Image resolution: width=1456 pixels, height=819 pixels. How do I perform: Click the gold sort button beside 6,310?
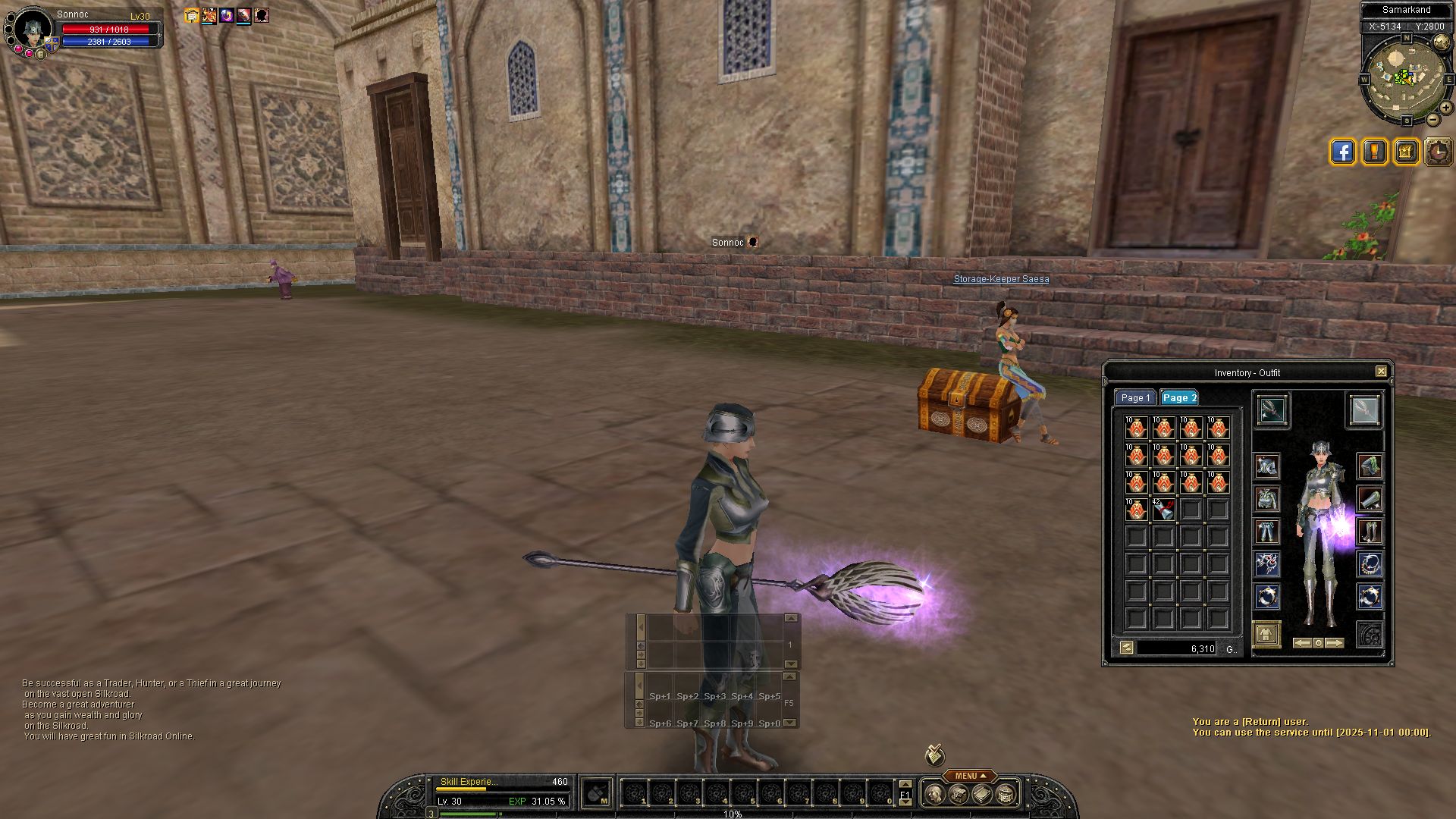click(x=1127, y=648)
